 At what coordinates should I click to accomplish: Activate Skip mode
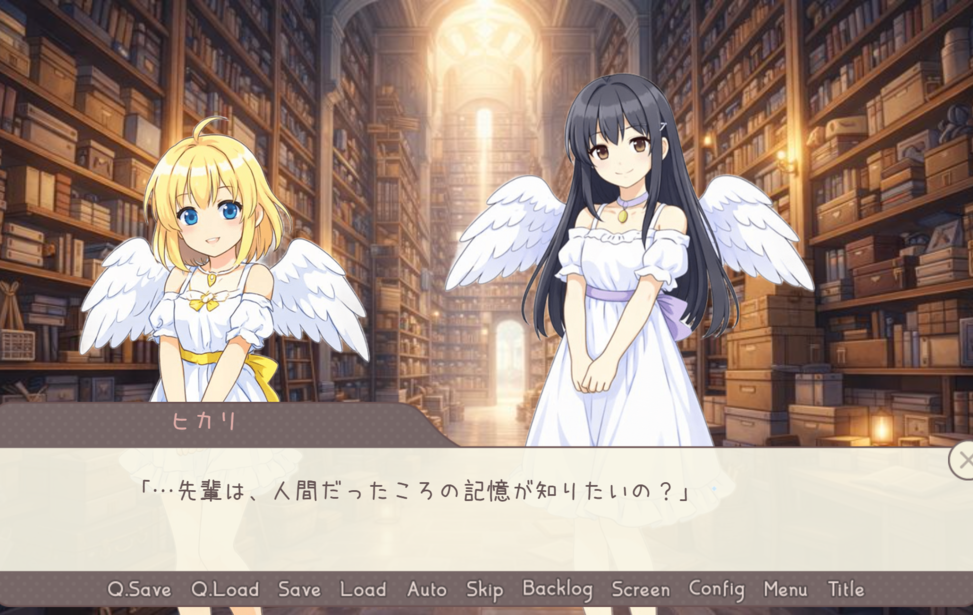(484, 589)
